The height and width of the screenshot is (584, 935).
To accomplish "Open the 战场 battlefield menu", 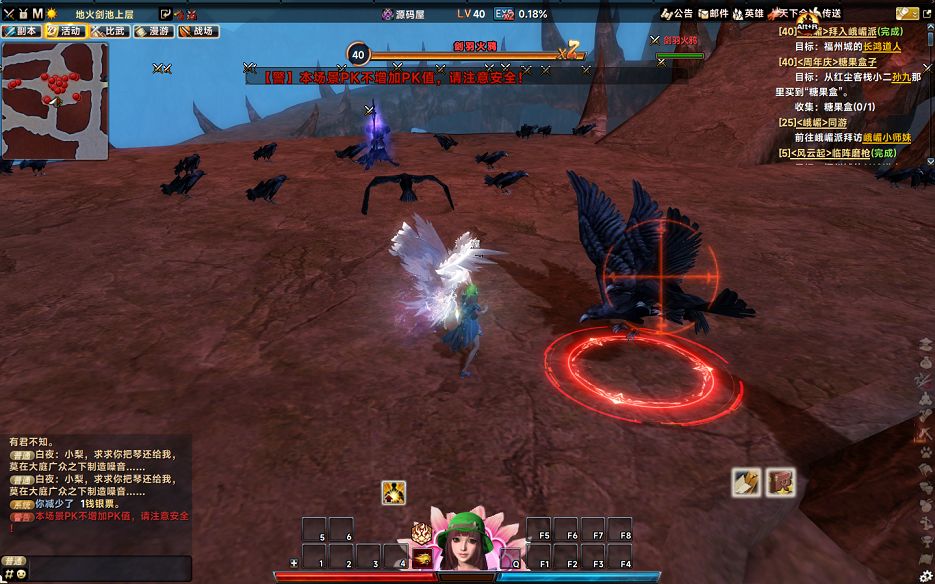I will (197, 31).
